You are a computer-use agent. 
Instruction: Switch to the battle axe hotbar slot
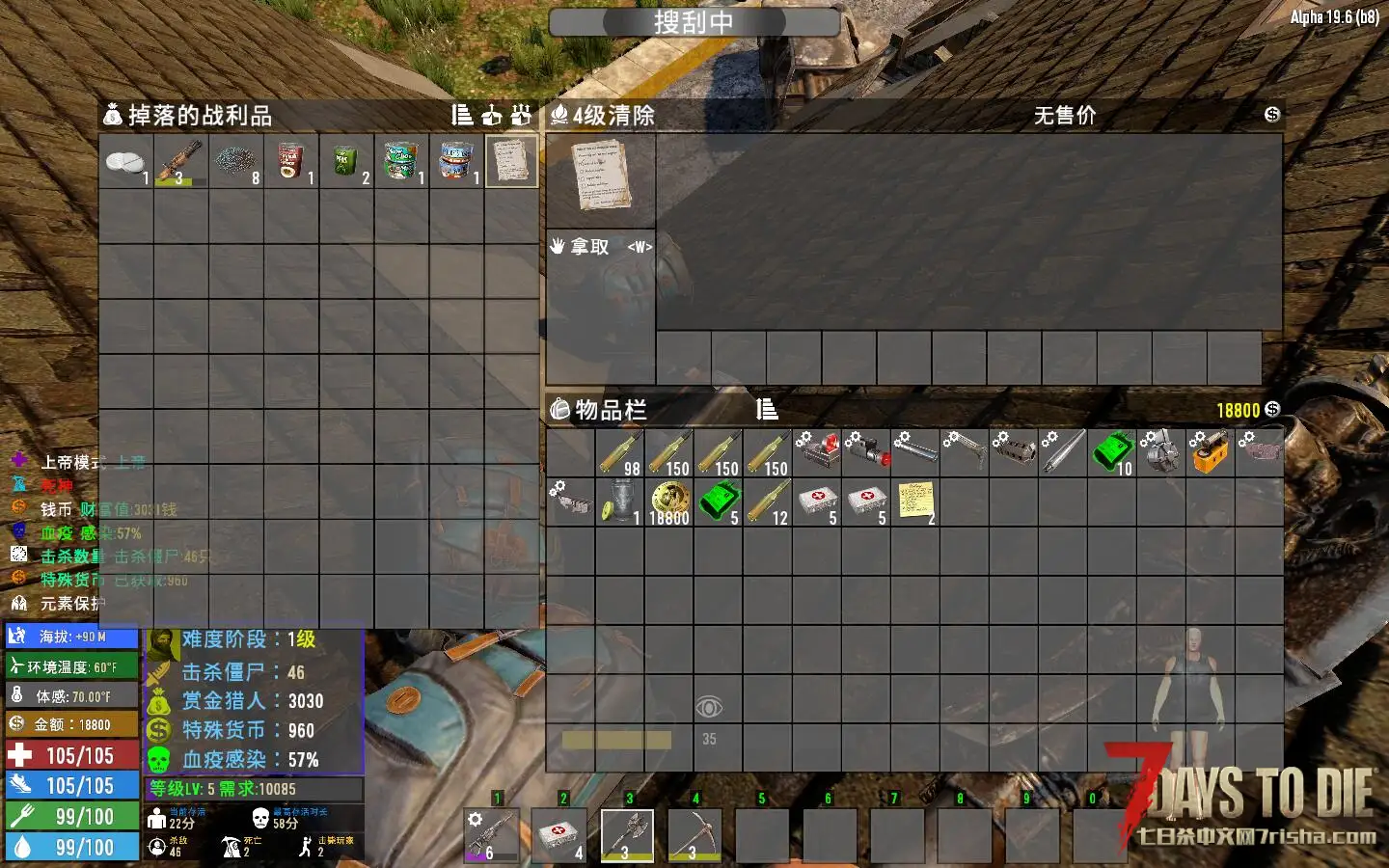tap(627, 834)
